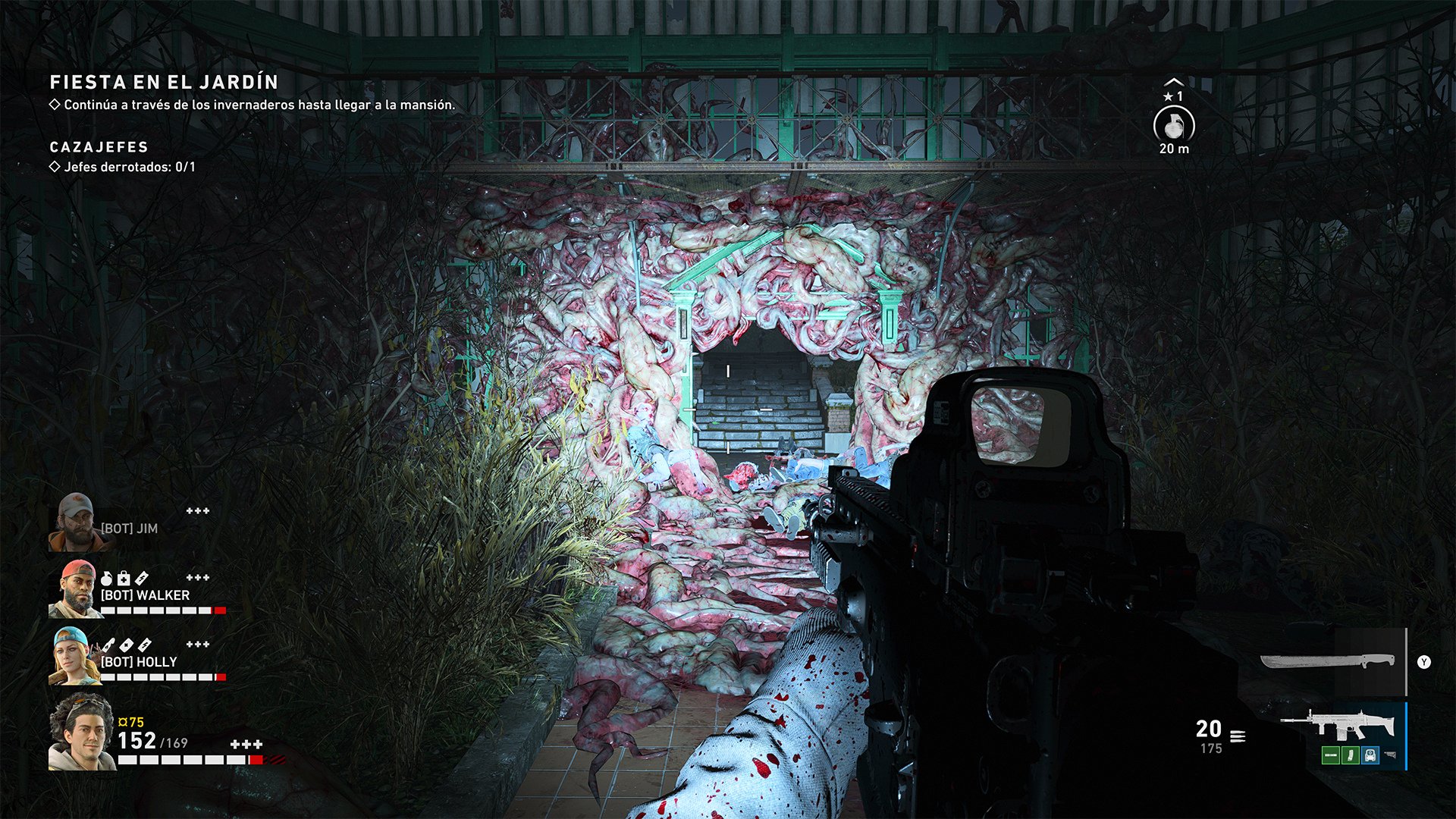Click the blue weapon attachment icon

1370,755
